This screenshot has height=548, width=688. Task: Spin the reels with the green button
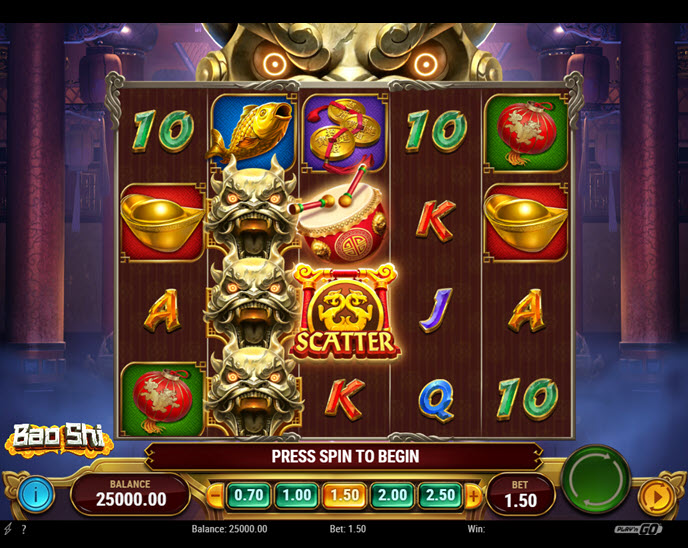[x=596, y=479]
